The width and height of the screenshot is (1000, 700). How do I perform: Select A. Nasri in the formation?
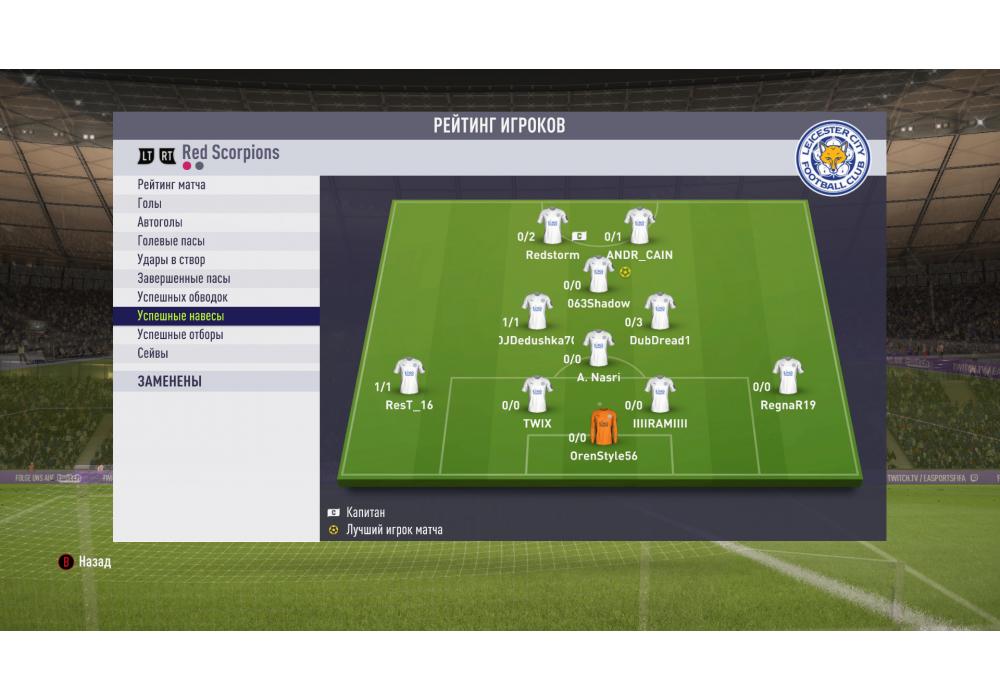(x=598, y=348)
